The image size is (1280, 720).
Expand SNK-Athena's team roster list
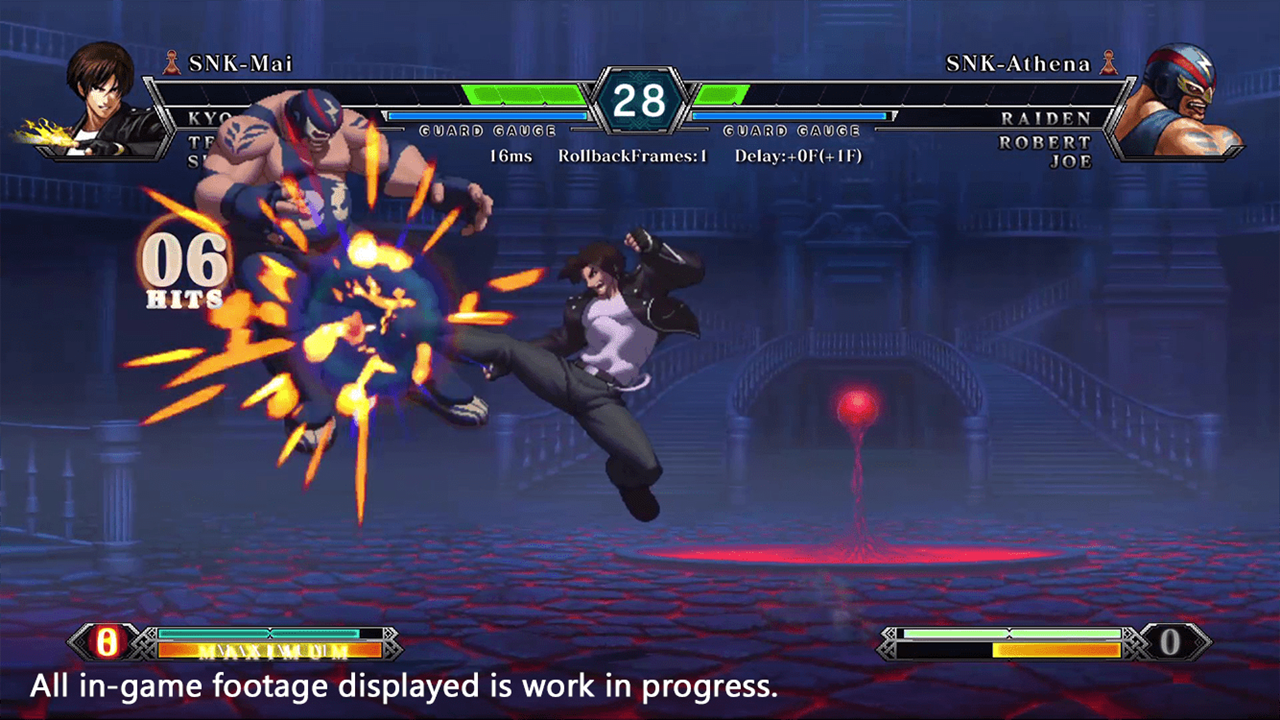(1052, 140)
